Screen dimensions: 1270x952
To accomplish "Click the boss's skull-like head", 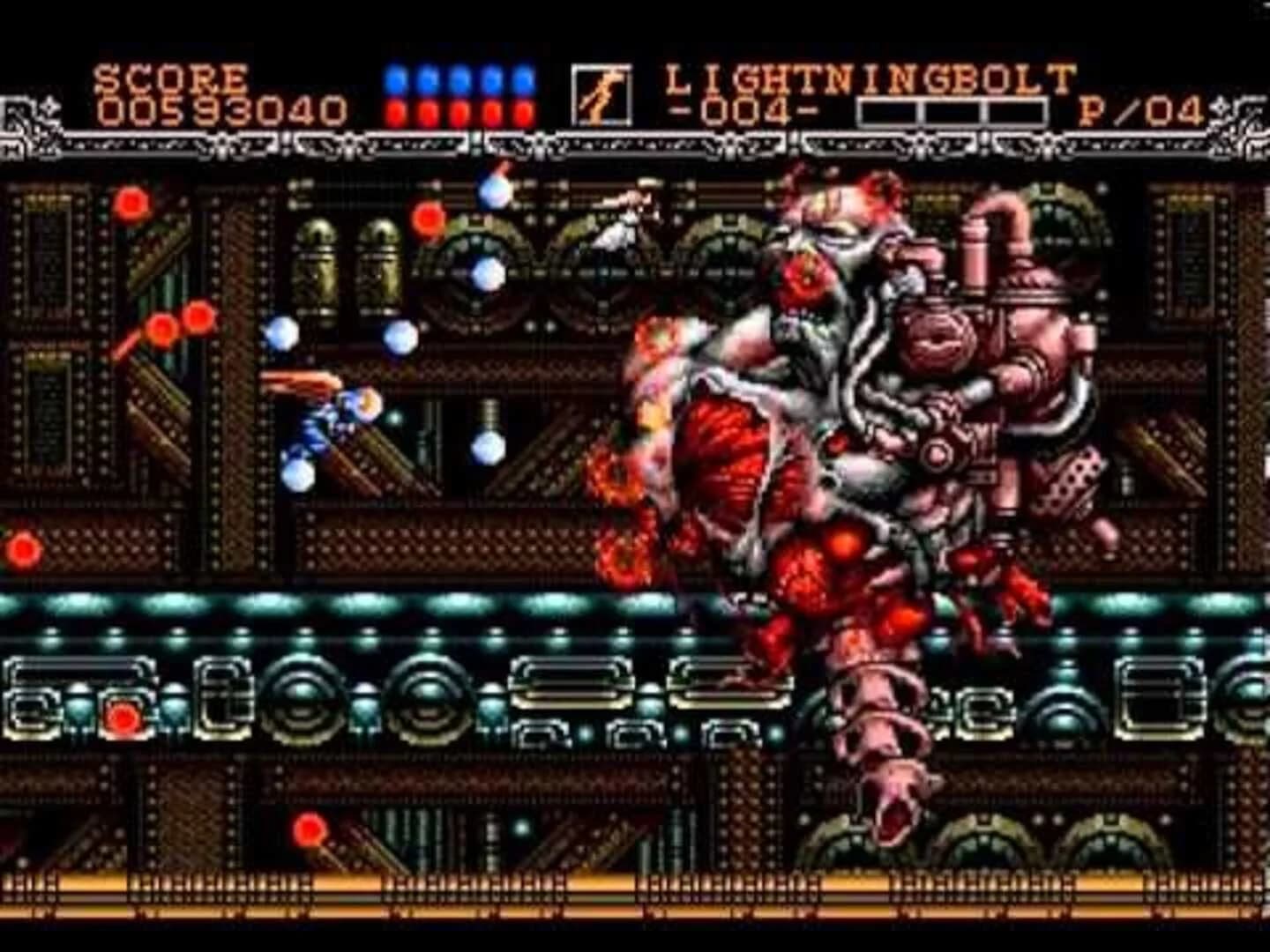I will click(x=838, y=229).
